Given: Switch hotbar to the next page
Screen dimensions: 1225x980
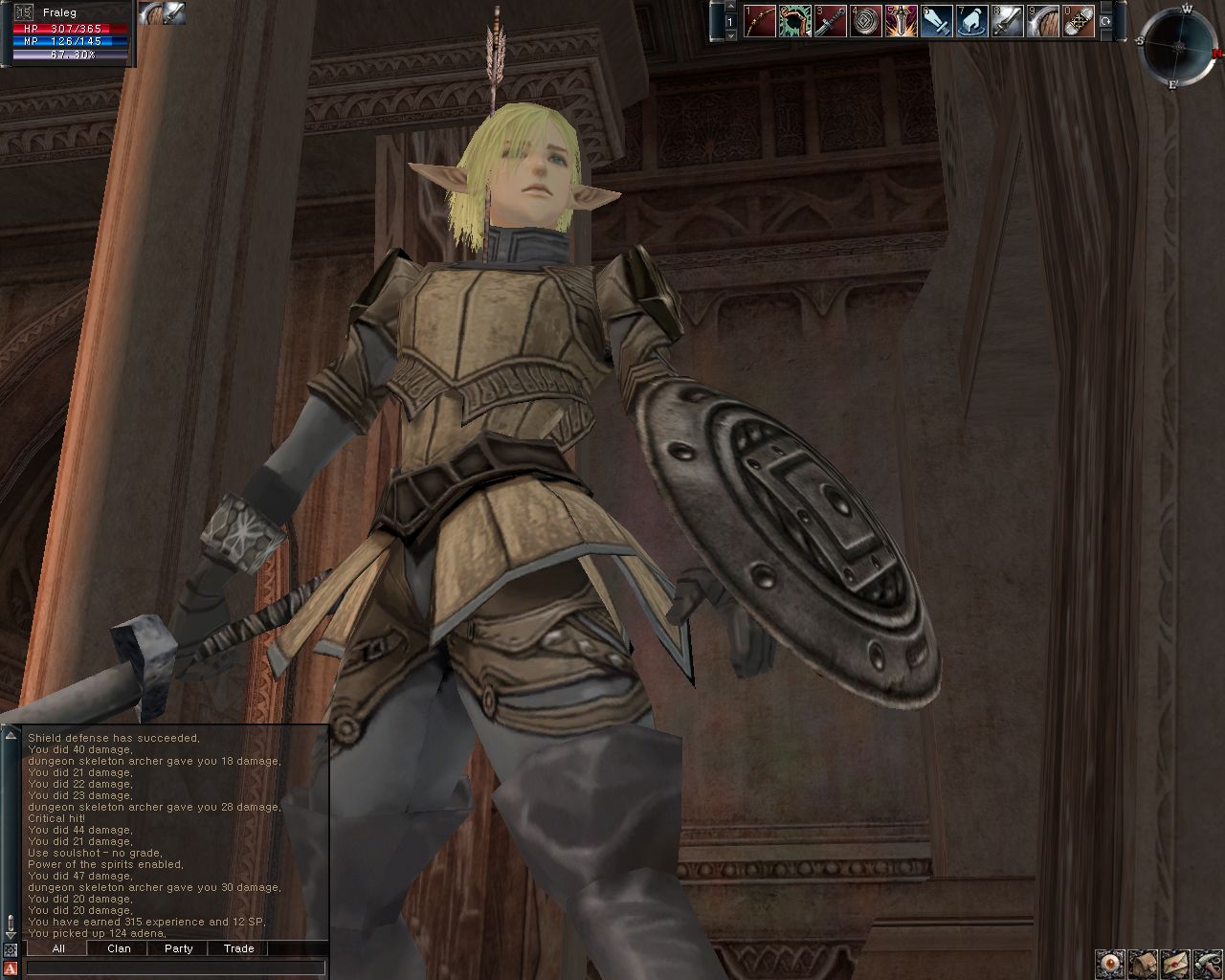Looking at the screenshot, I should [730, 34].
